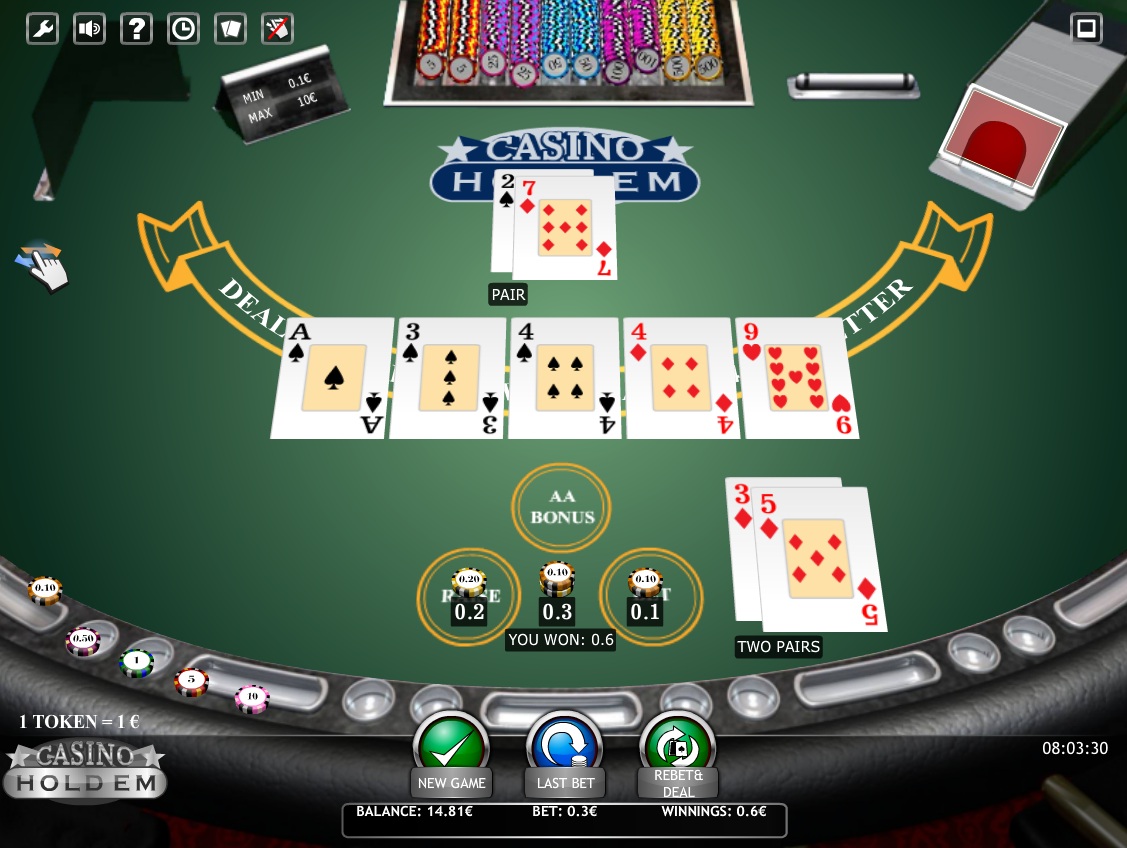Viewport: 1127px width, 848px height.
Task: Toggle sound with the speaker icon
Action: click(x=89, y=28)
